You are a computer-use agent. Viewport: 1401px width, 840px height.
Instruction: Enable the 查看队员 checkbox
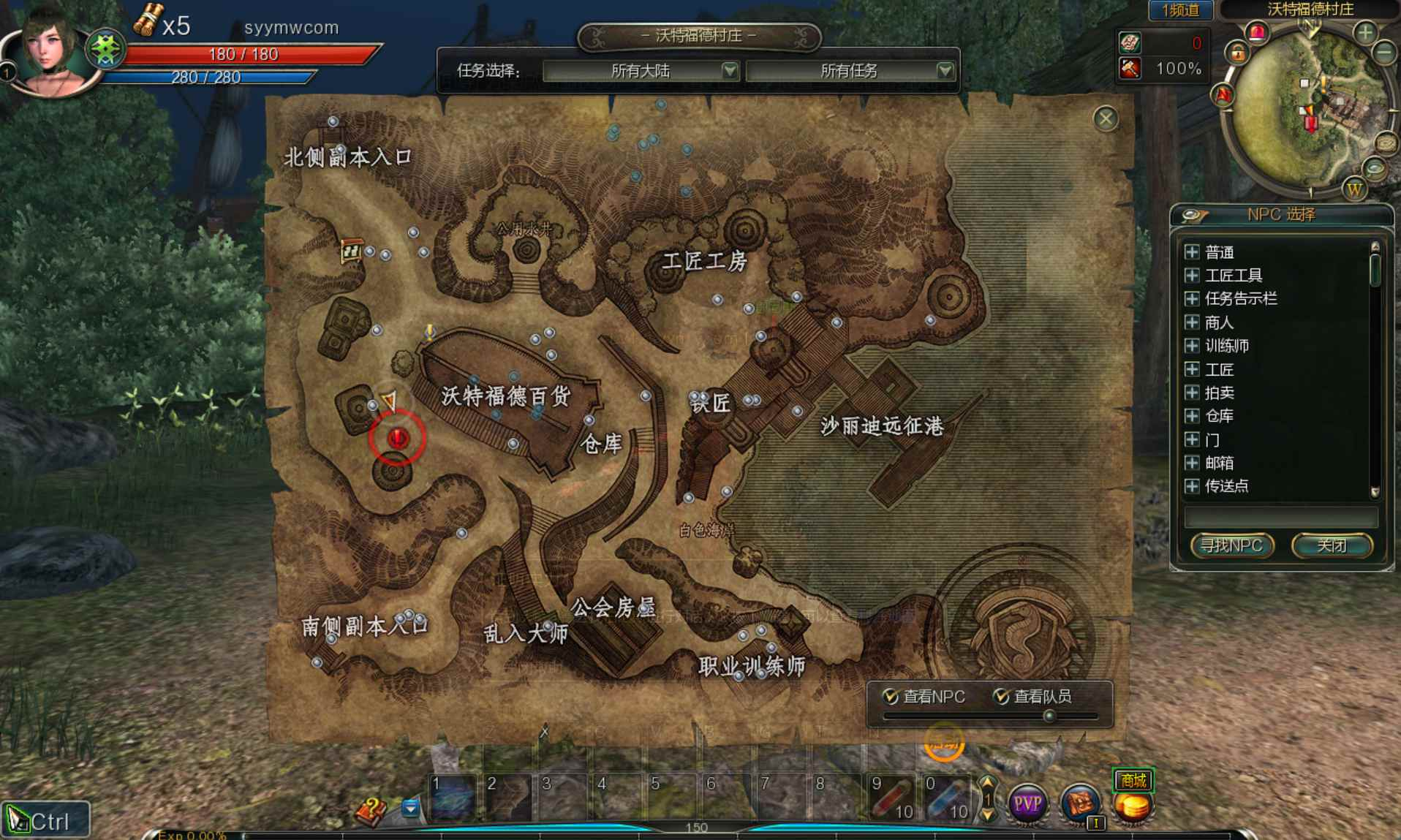click(1001, 697)
